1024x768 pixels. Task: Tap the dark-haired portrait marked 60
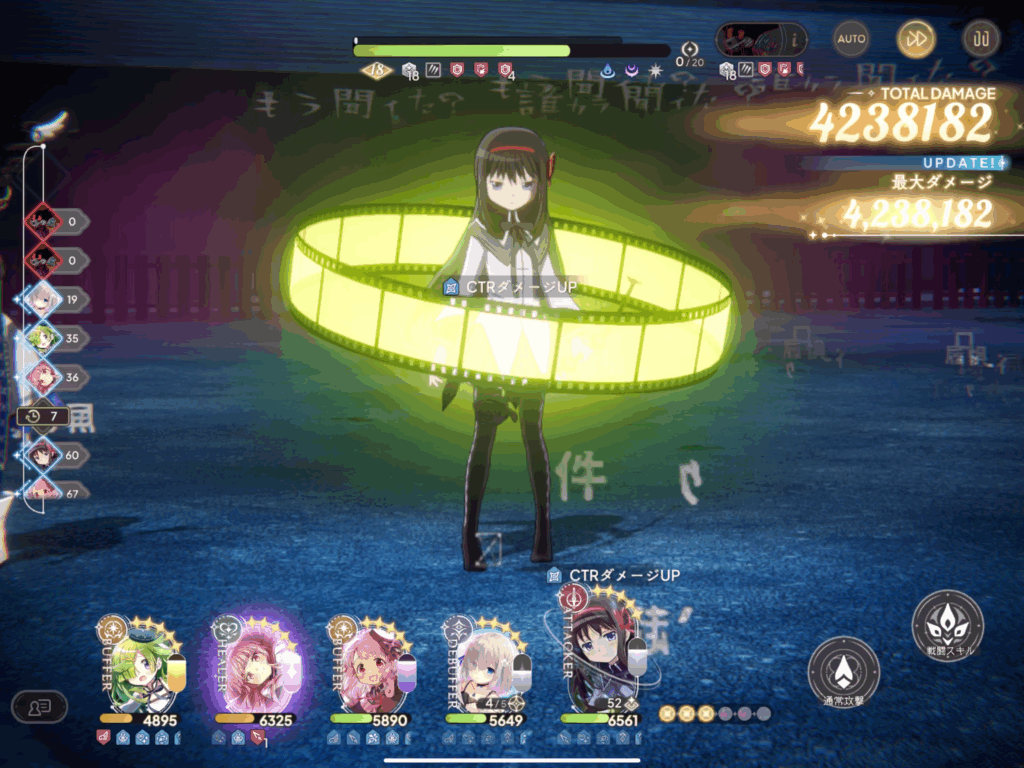click(x=43, y=455)
